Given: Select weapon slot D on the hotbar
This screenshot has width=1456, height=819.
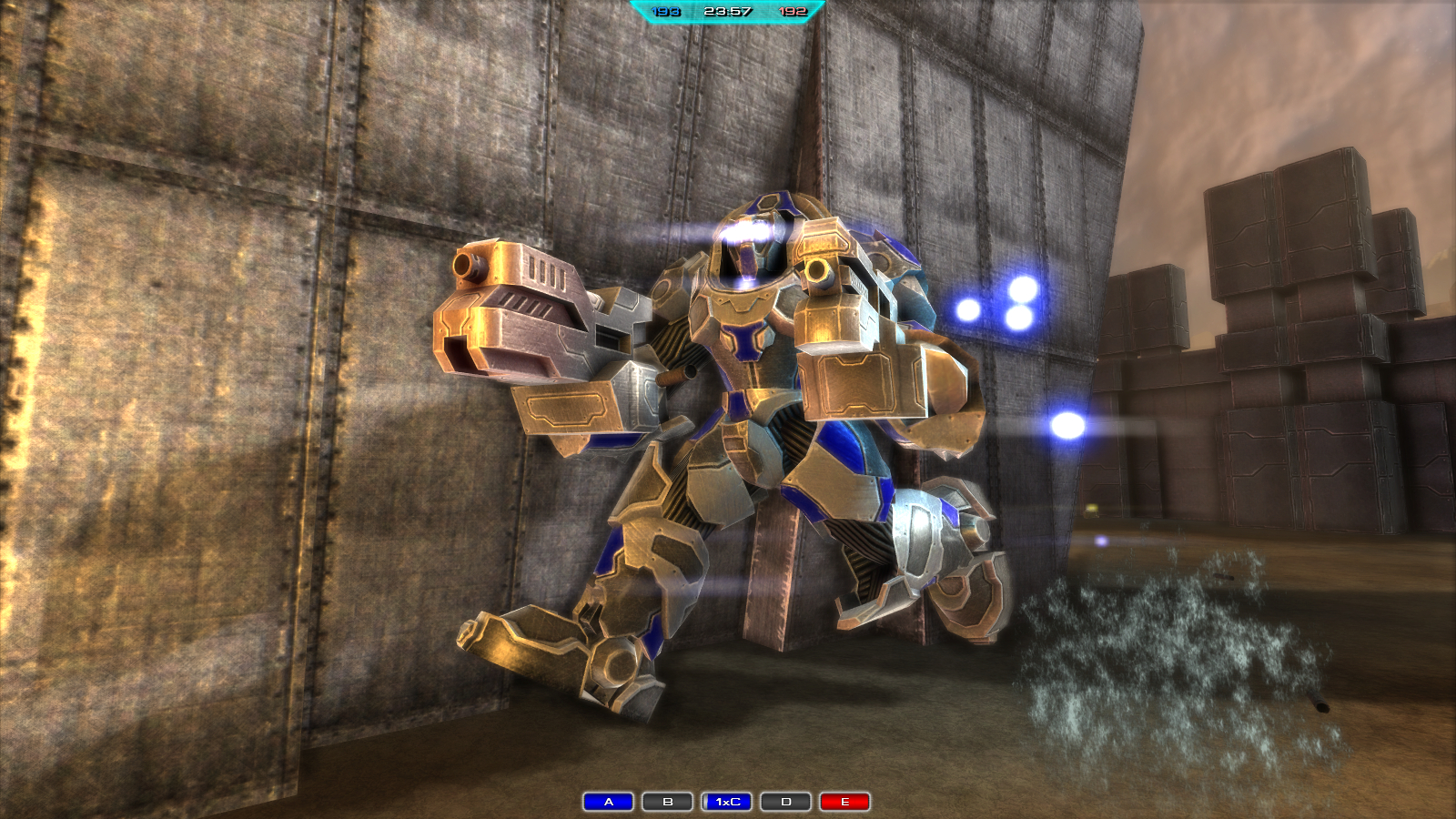Looking at the screenshot, I should (x=785, y=803).
